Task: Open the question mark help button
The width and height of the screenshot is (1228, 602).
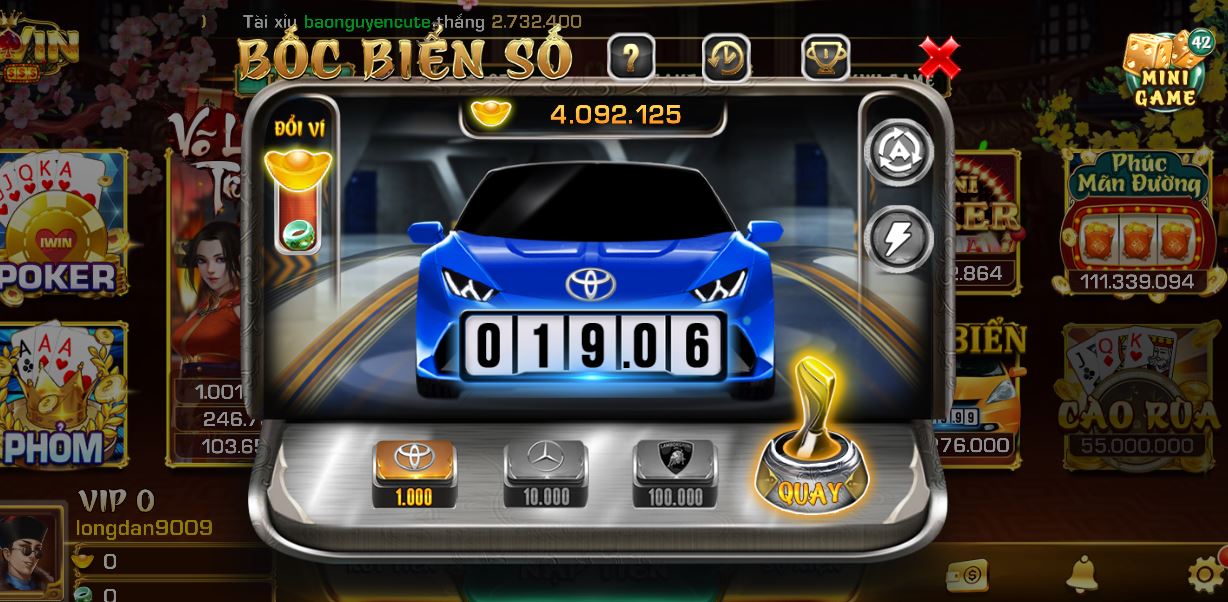Action: [631, 58]
